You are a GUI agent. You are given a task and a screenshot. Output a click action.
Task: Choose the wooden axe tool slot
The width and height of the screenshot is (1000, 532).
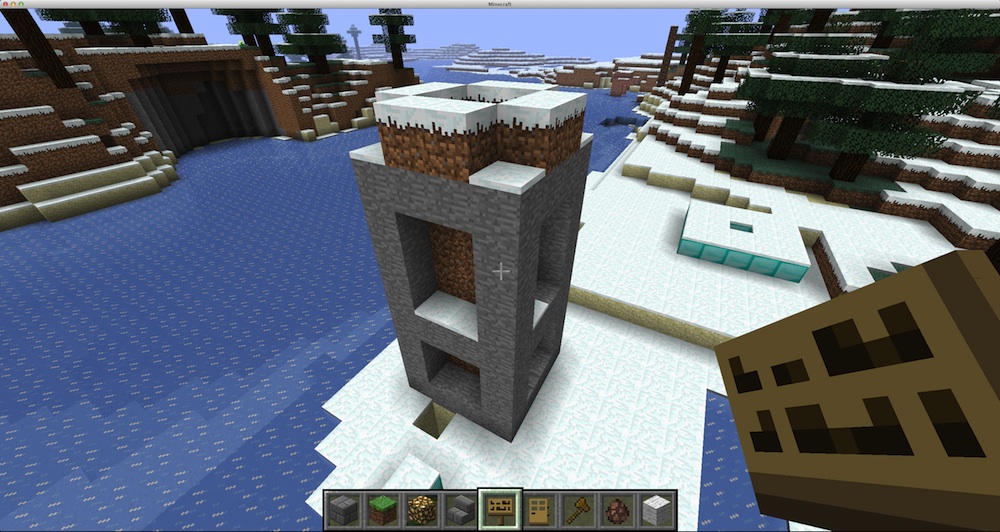(x=577, y=510)
